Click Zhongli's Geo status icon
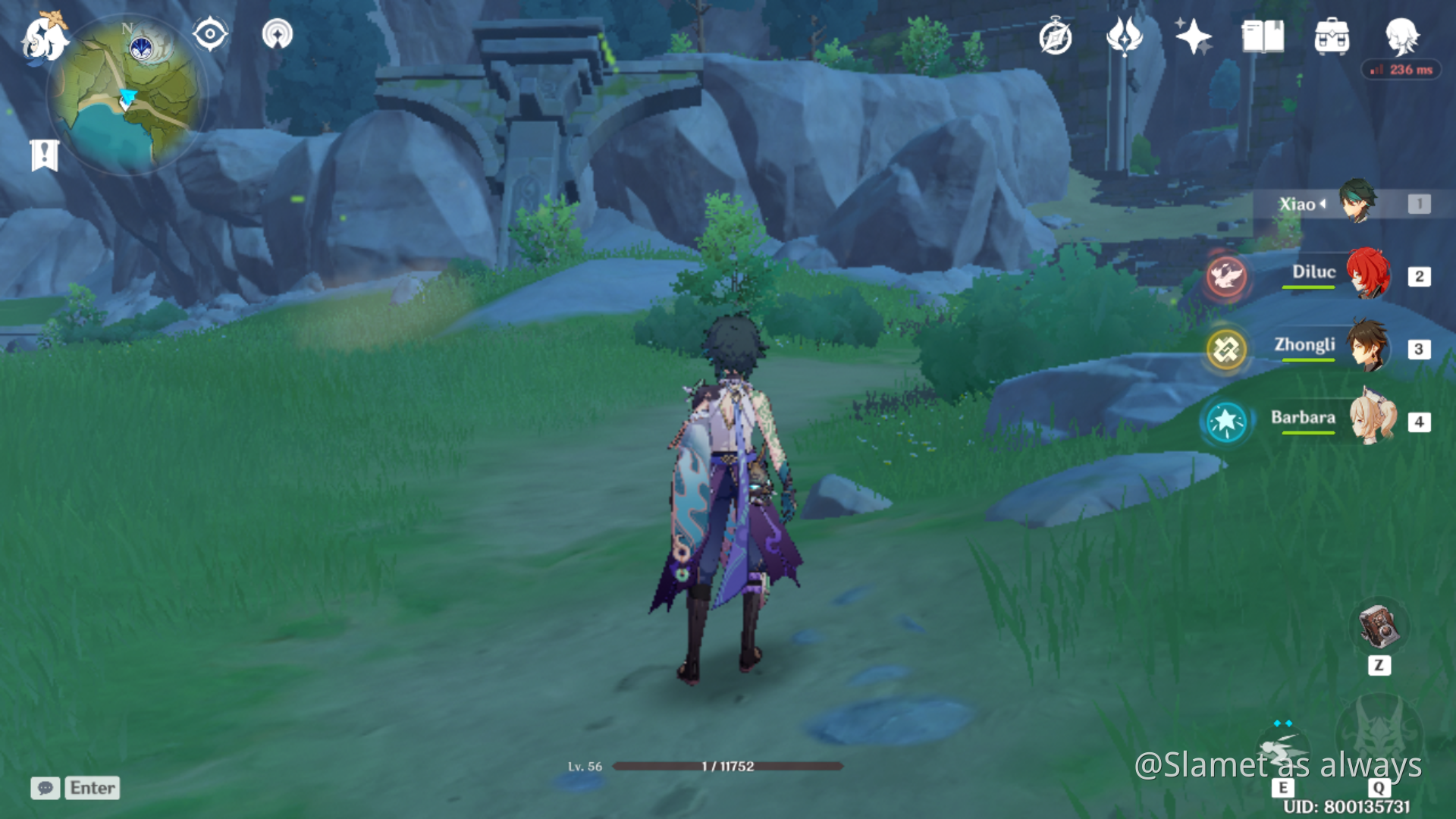 1227,350
